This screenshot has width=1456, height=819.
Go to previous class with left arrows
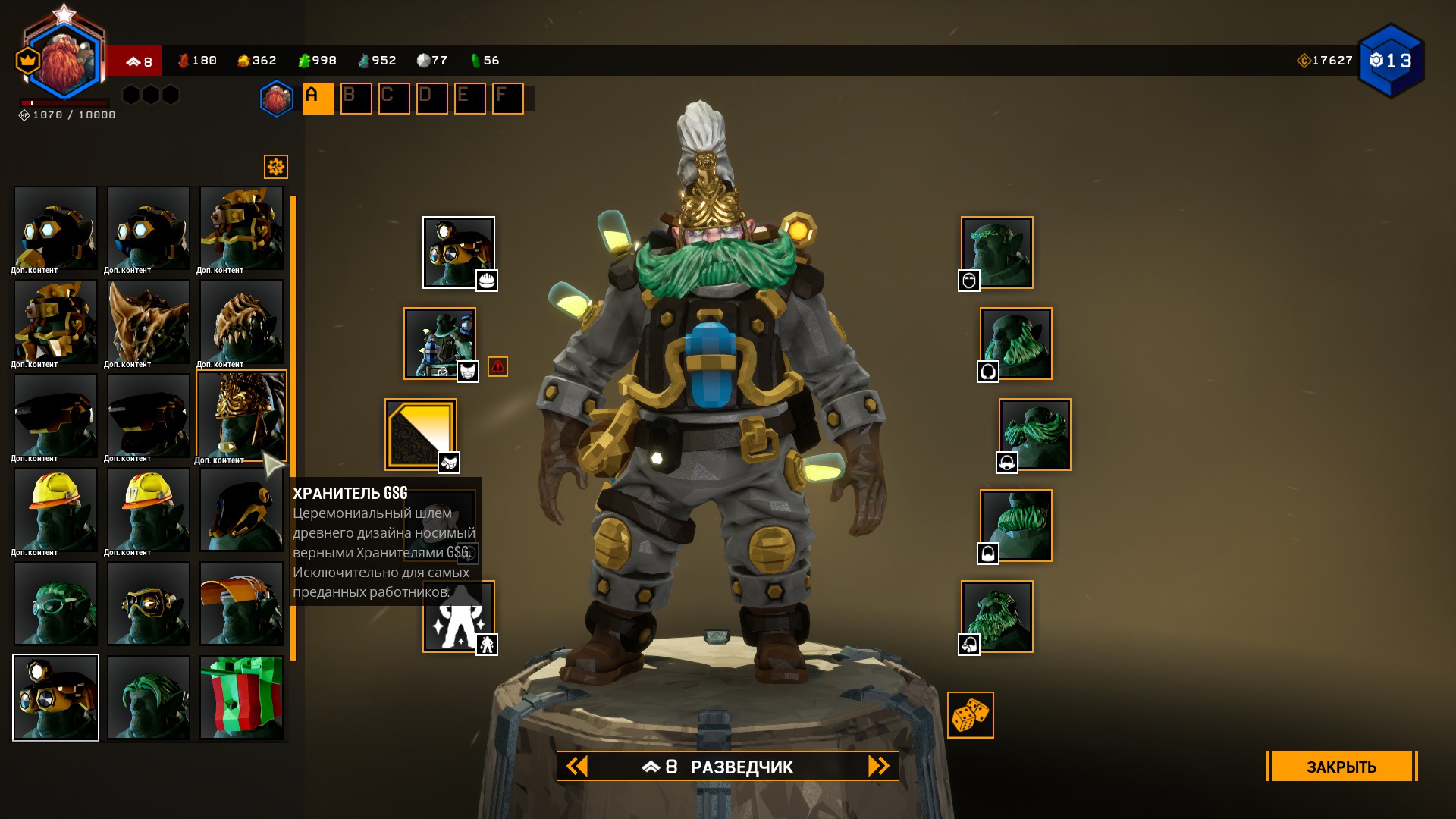[577, 766]
